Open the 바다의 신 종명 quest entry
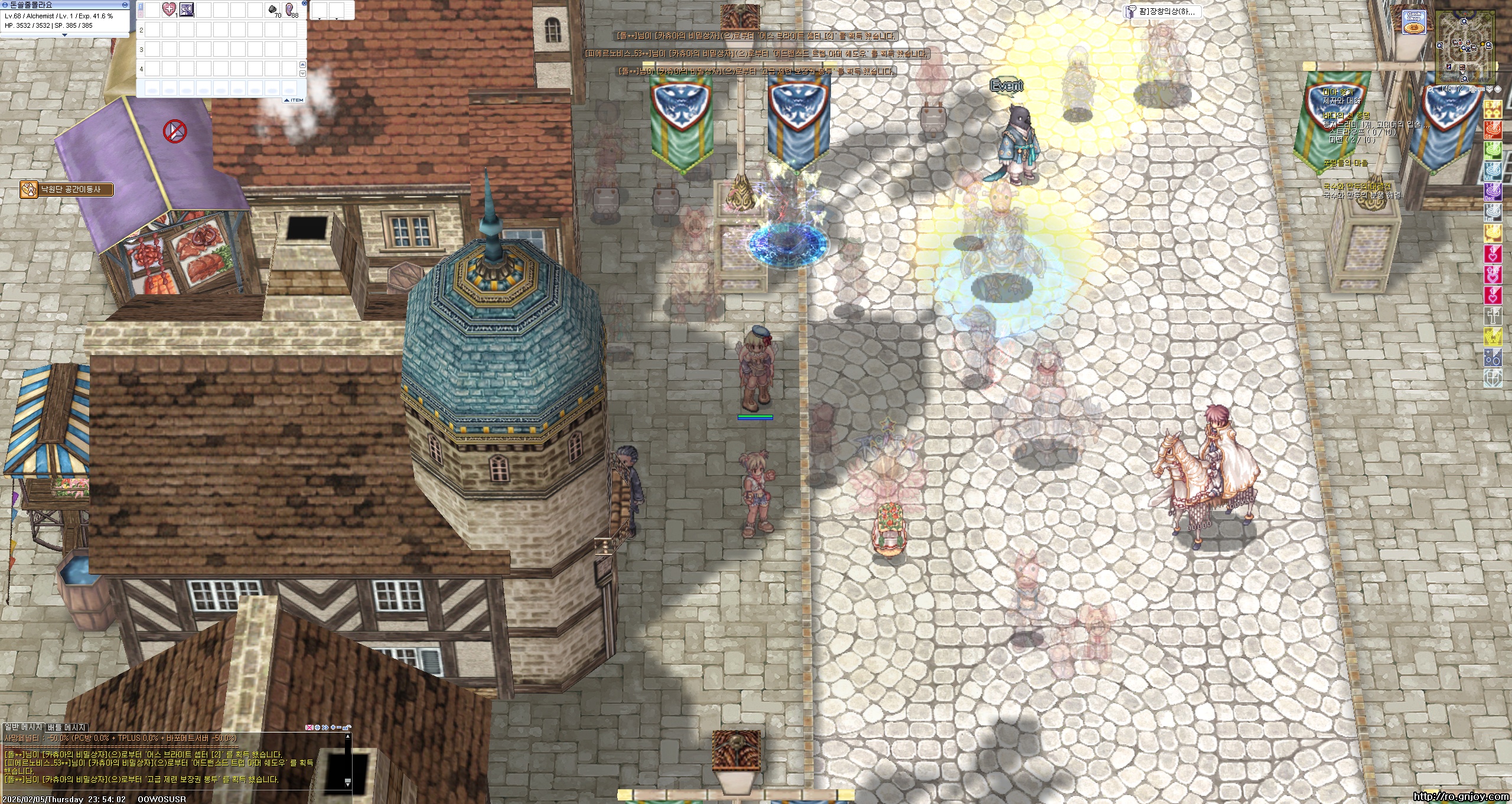 tap(1346, 116)
